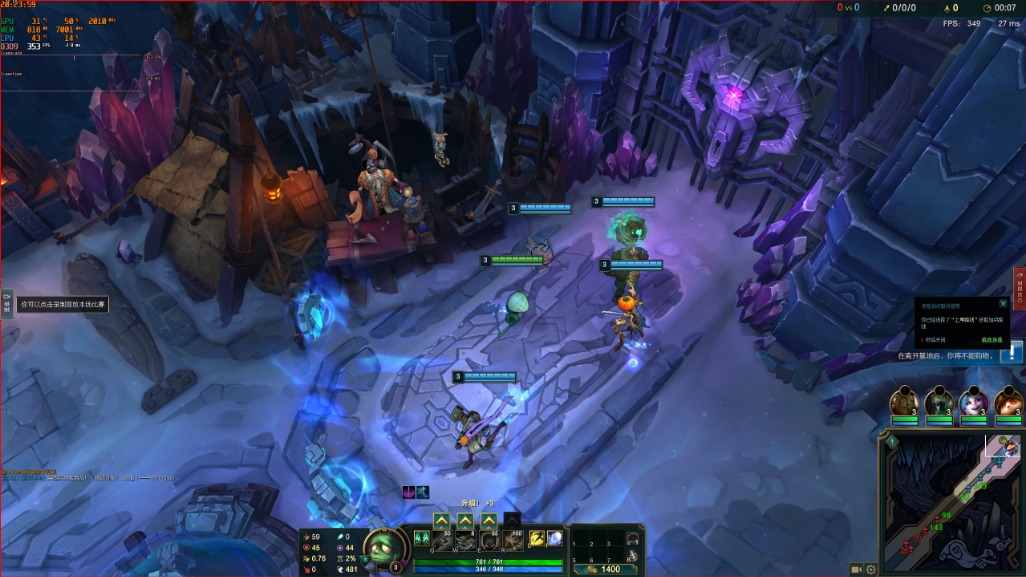This screenshot has height=577, width=1026.
Task: Toggle Amumu's W Despair ability
Action: 465,540
